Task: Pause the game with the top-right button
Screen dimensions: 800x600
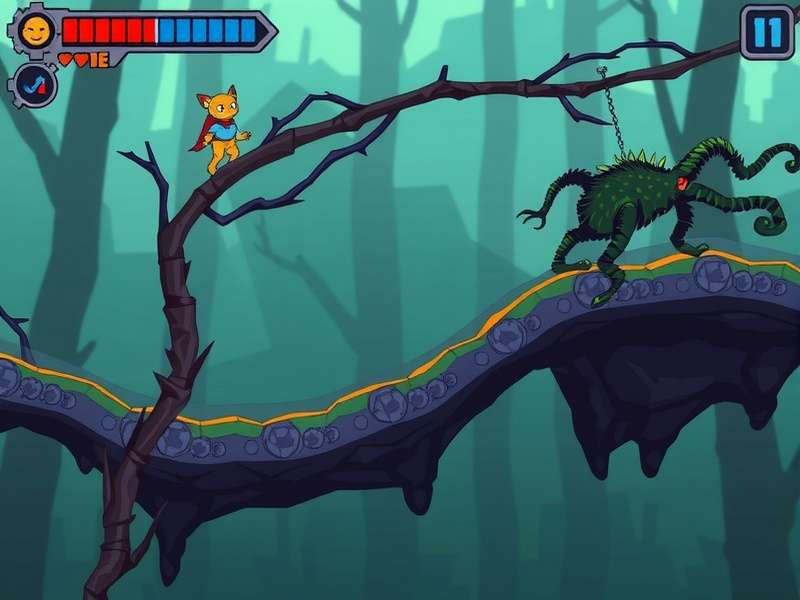Action: 768,32
